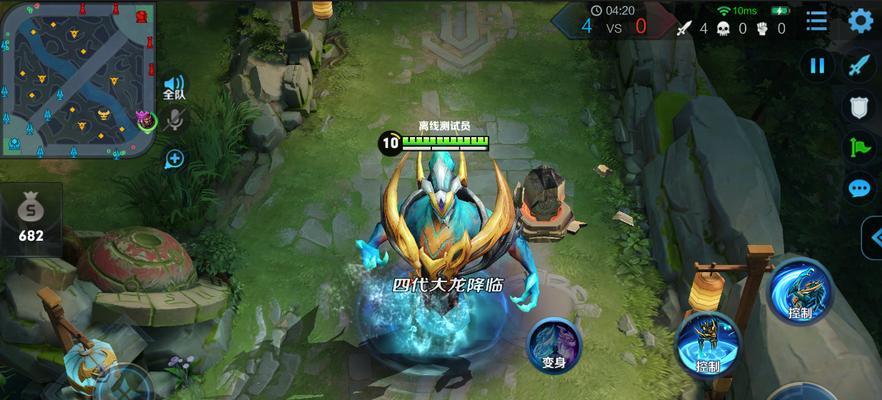Send the green flag gather signal
882x400 pixels.
coord(859,147)
